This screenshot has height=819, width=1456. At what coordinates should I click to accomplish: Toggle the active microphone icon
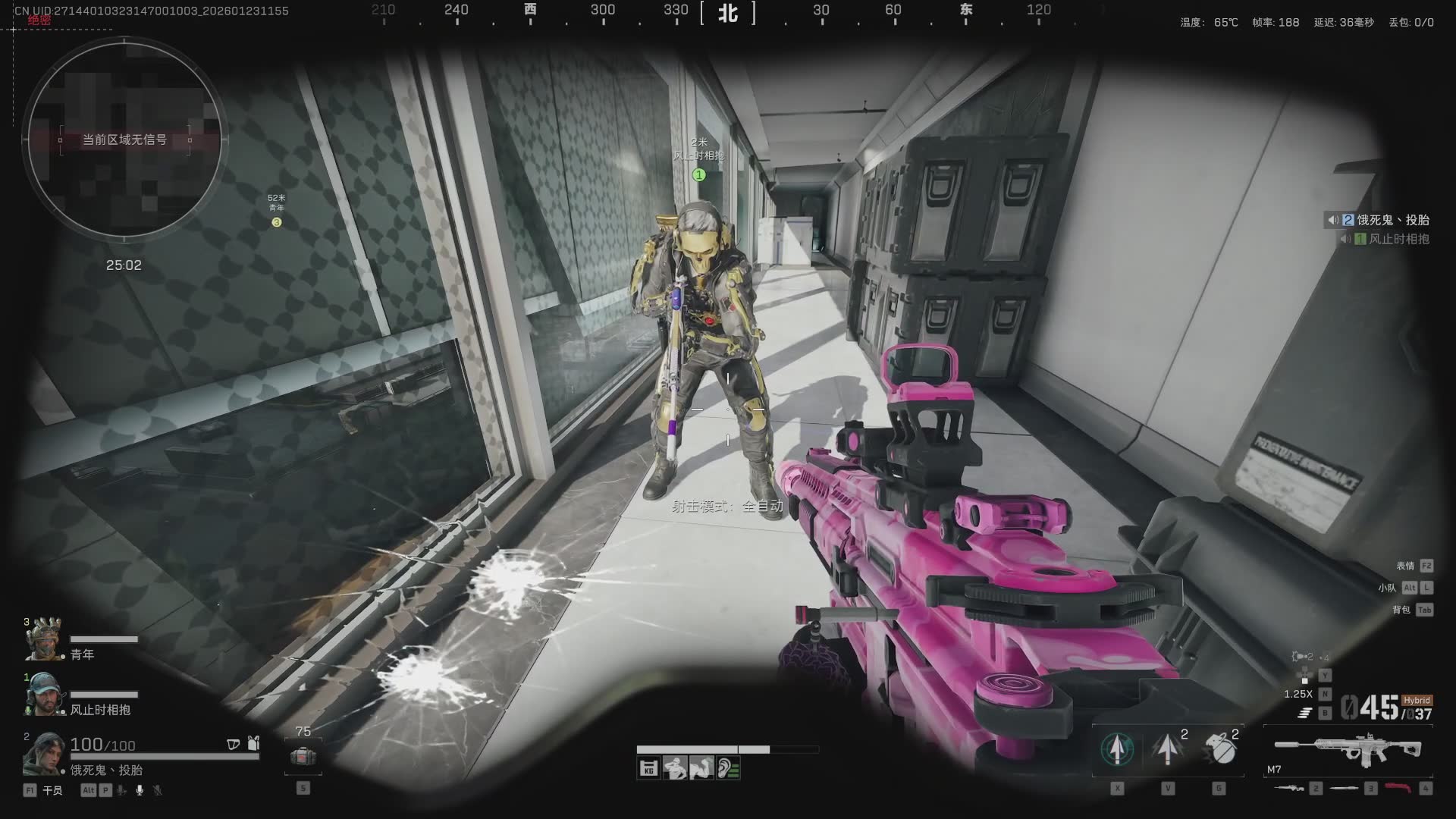click(140, 790)
